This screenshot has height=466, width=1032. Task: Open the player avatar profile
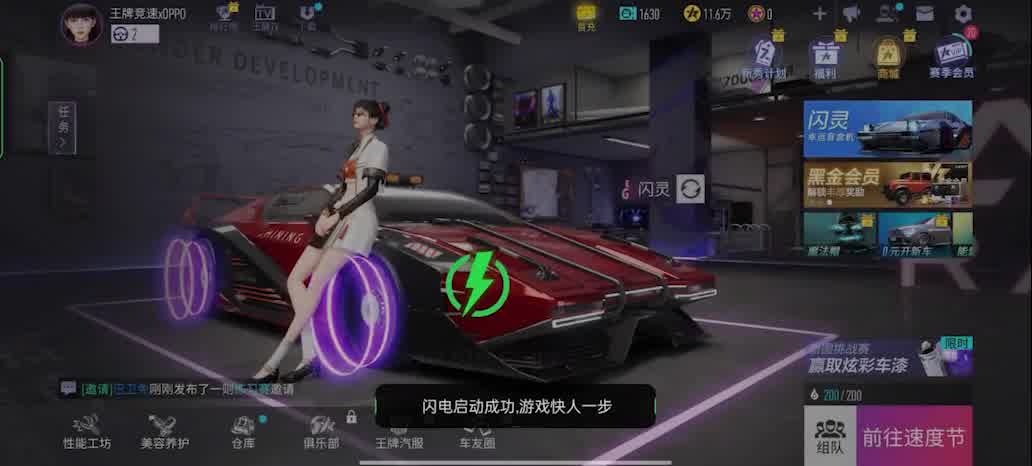coord(81,24)
